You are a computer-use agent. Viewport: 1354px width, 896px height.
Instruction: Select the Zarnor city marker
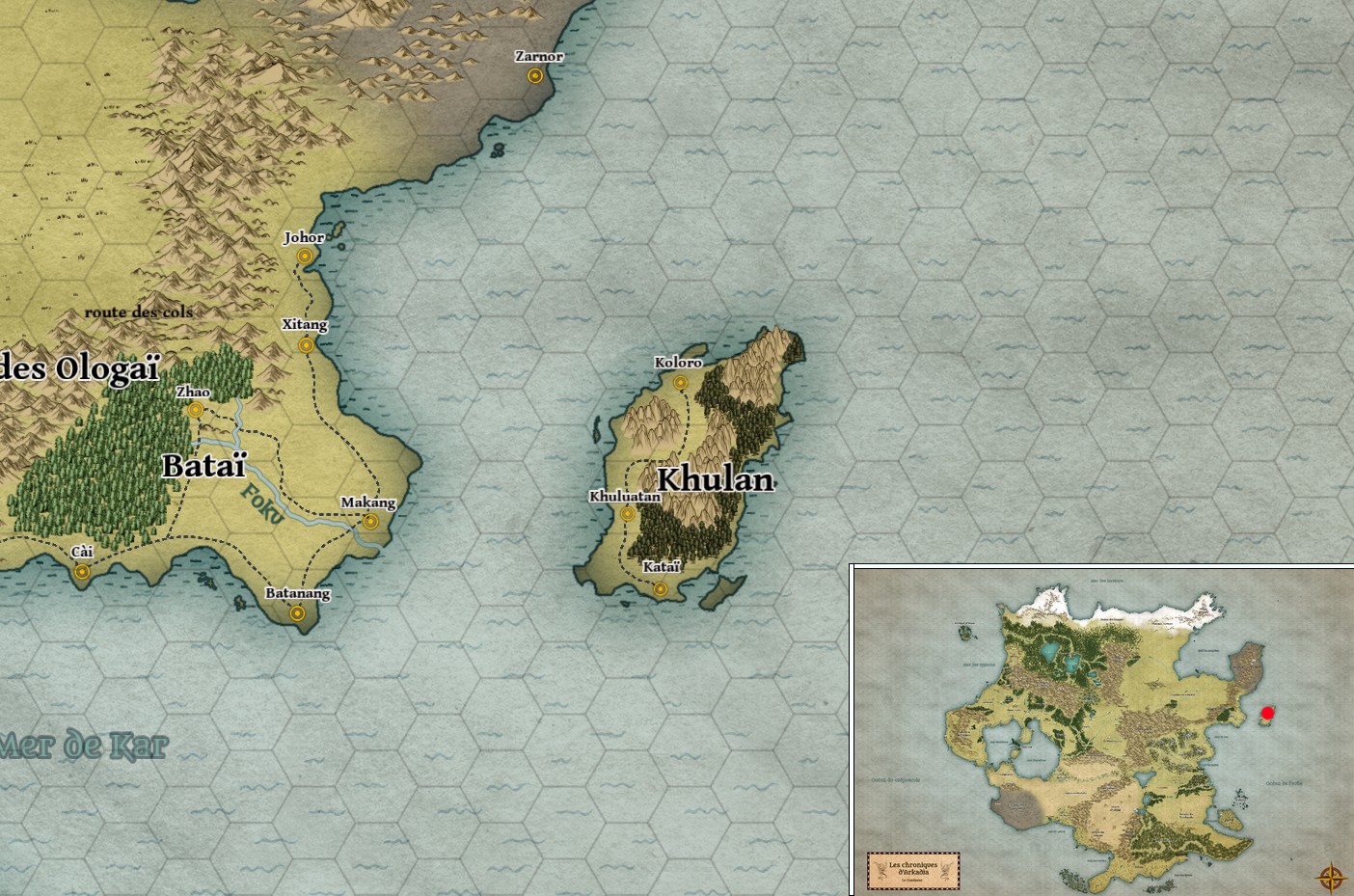[533, 76]
